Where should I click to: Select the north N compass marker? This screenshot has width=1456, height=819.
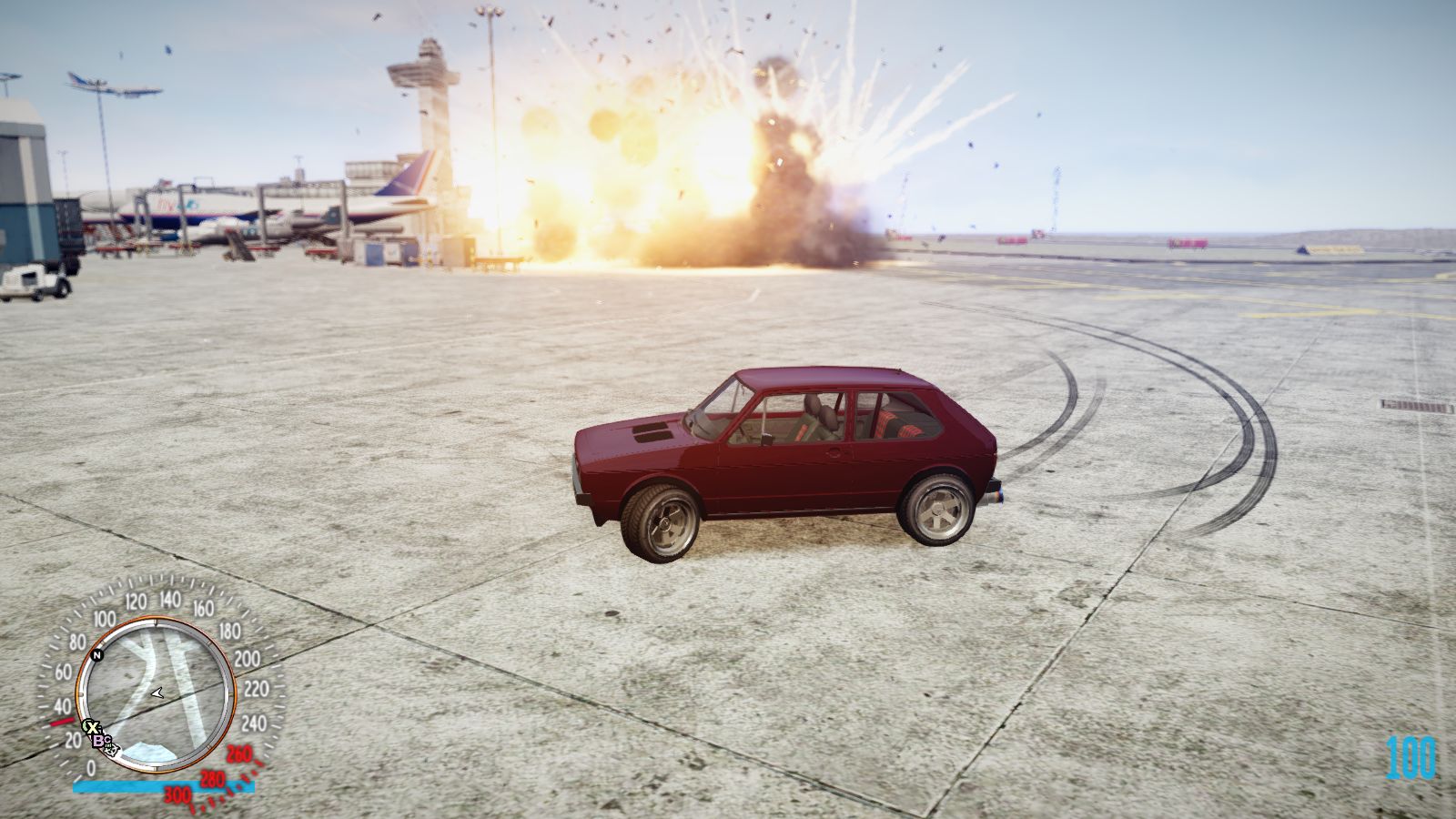97,654
